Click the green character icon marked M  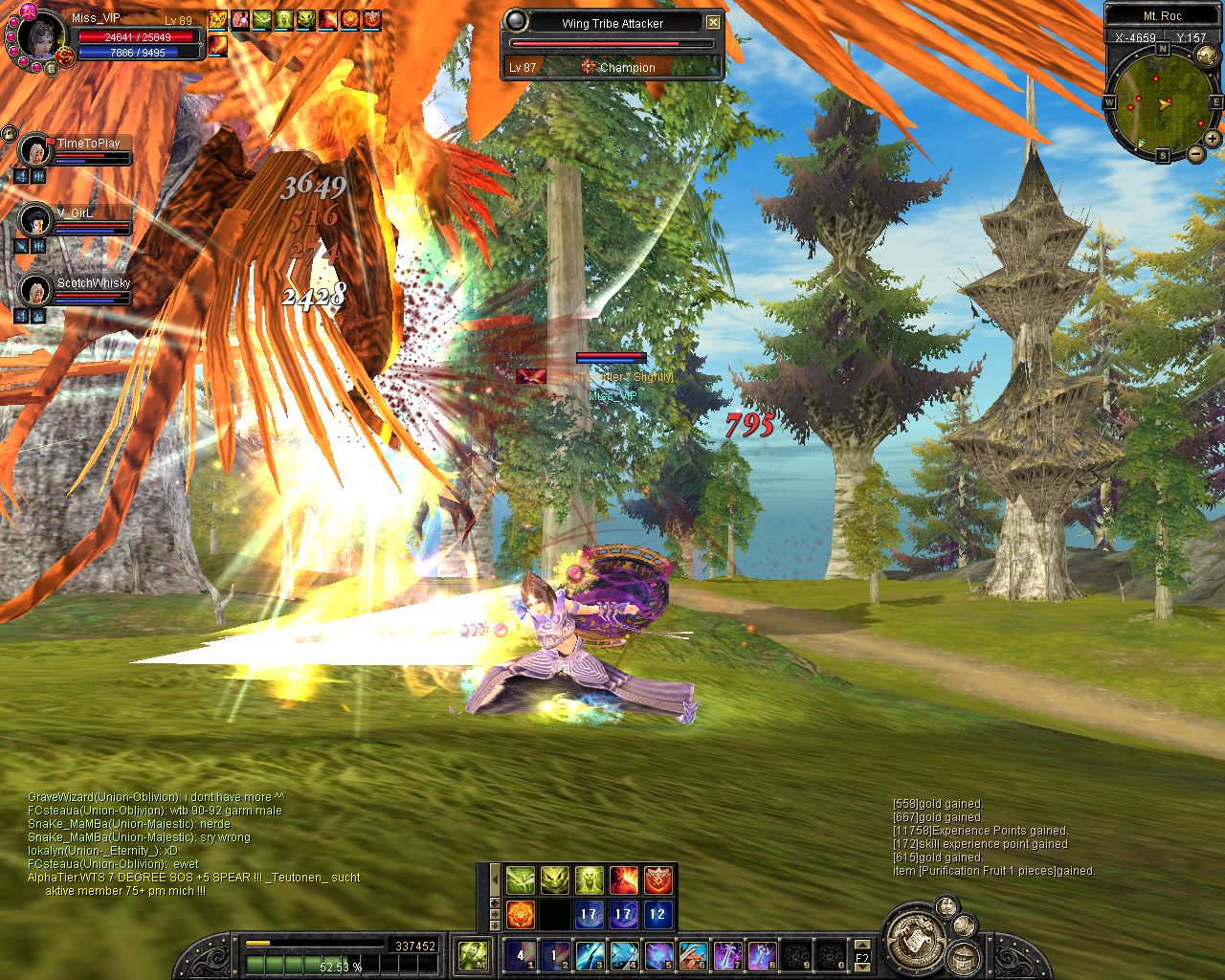pos(474,954)
